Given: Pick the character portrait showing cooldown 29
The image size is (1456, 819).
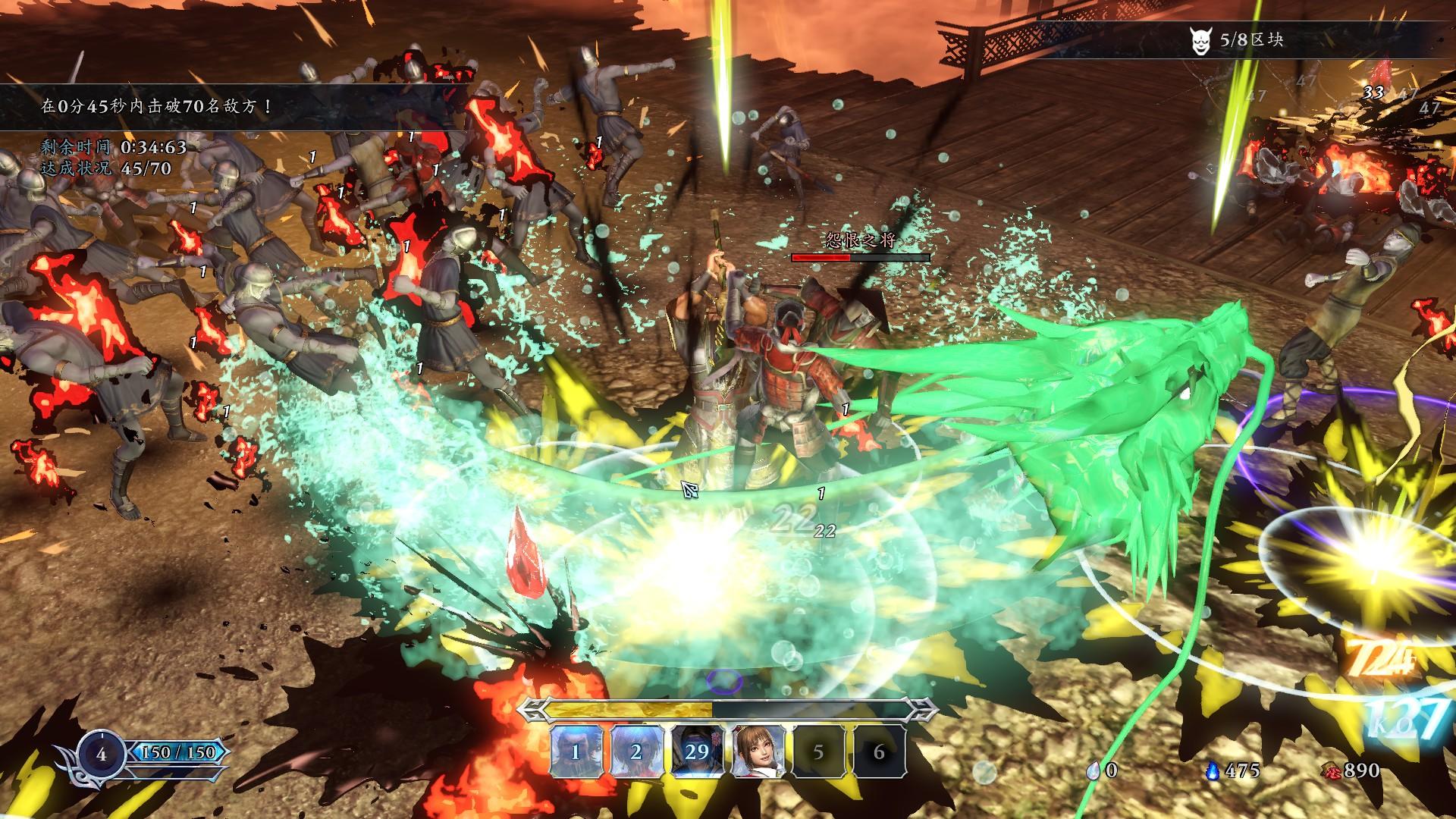Looking at the screenshot, I should (697, 752).
